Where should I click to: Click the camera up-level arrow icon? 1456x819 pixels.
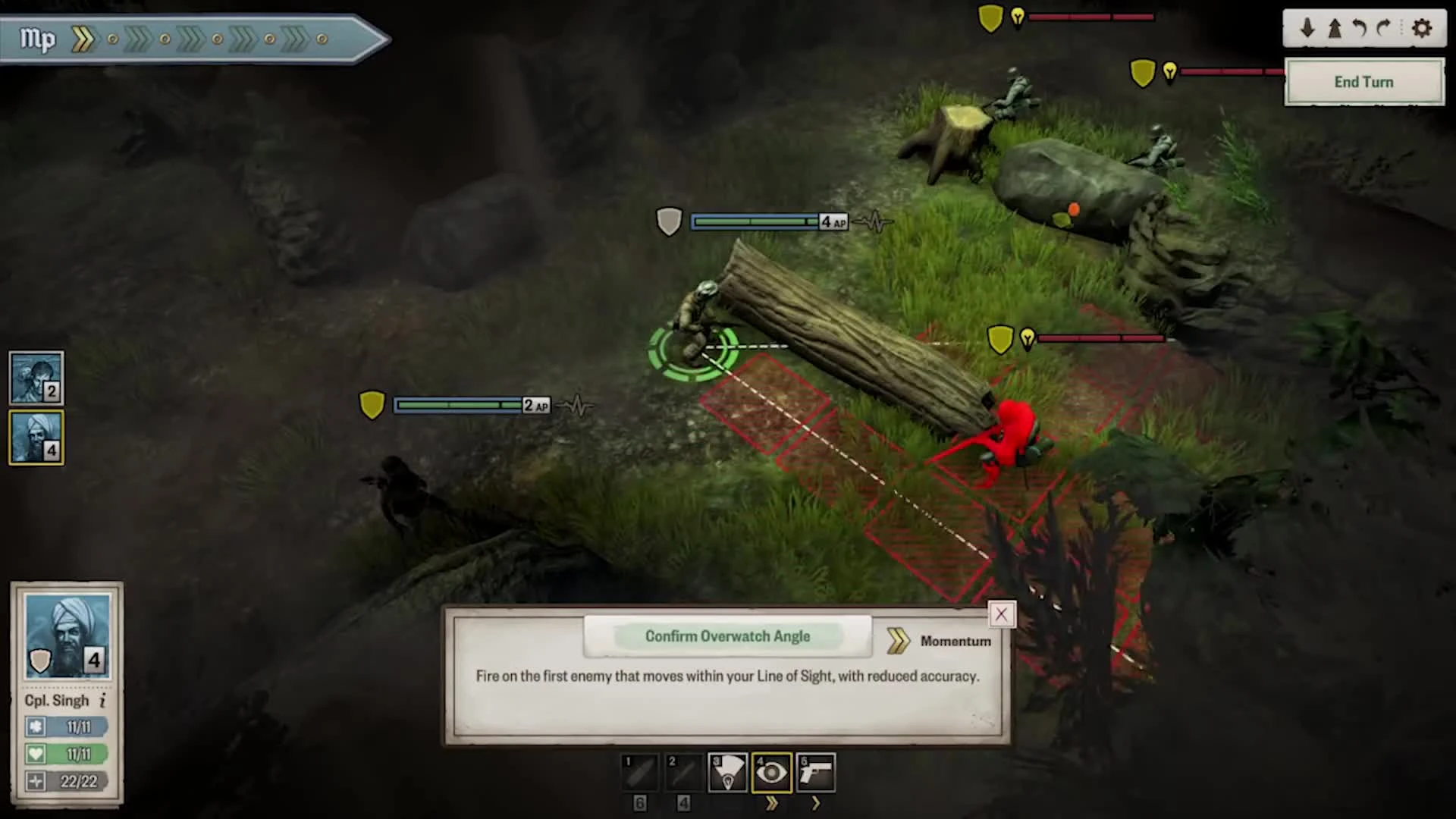(x=1332, y=29)
